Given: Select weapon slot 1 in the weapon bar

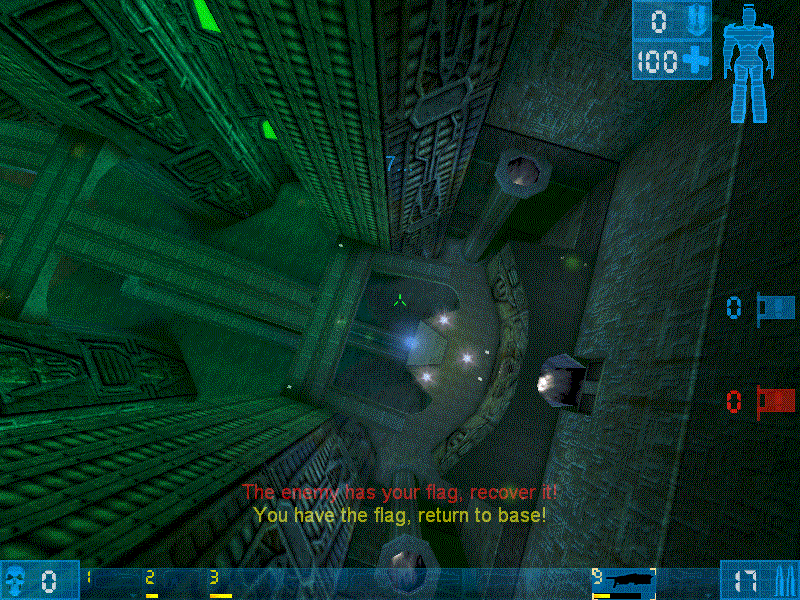Looking at the screenshot, I should 90,580.
